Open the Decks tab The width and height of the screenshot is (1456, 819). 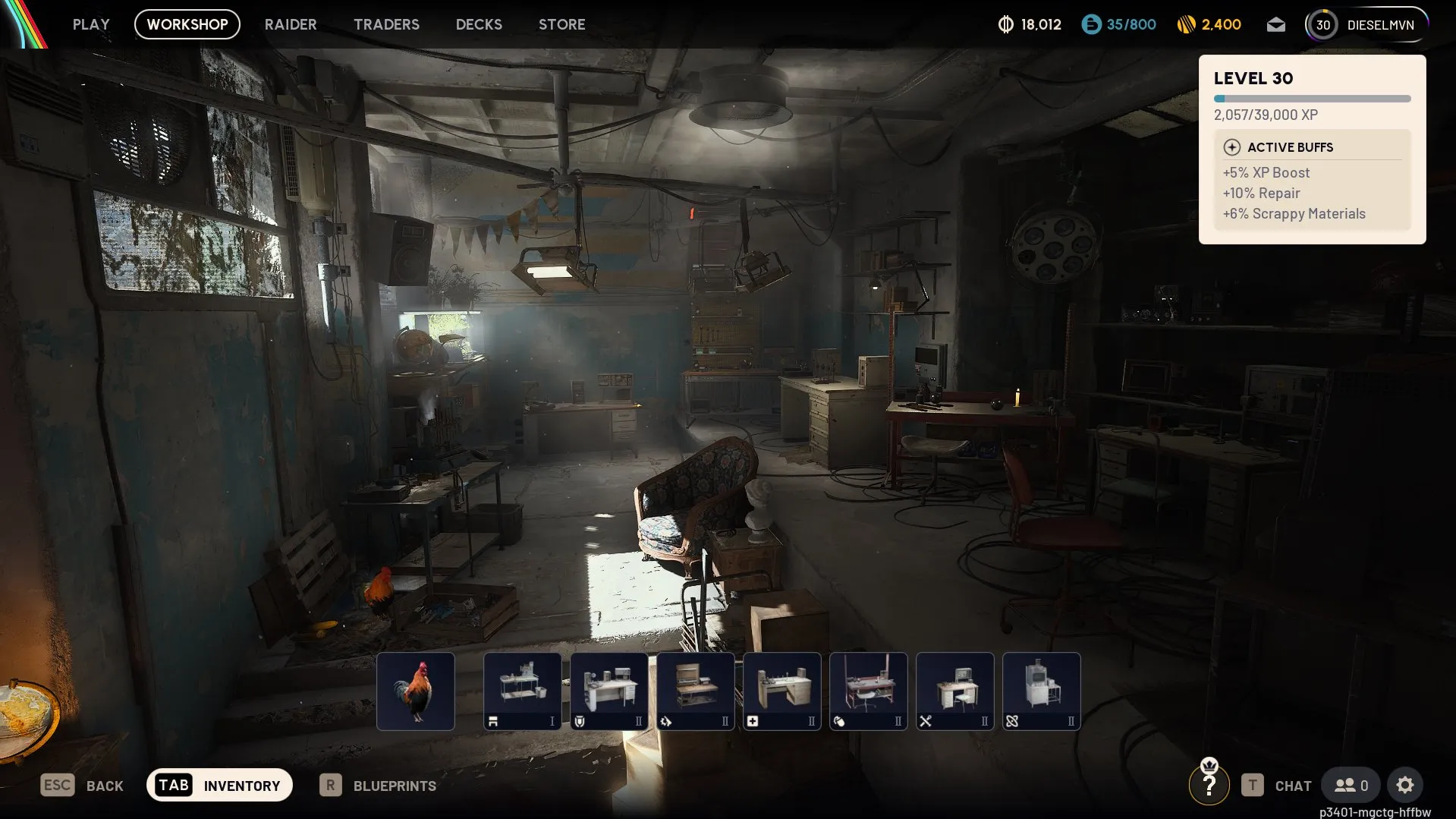point(479,24)
